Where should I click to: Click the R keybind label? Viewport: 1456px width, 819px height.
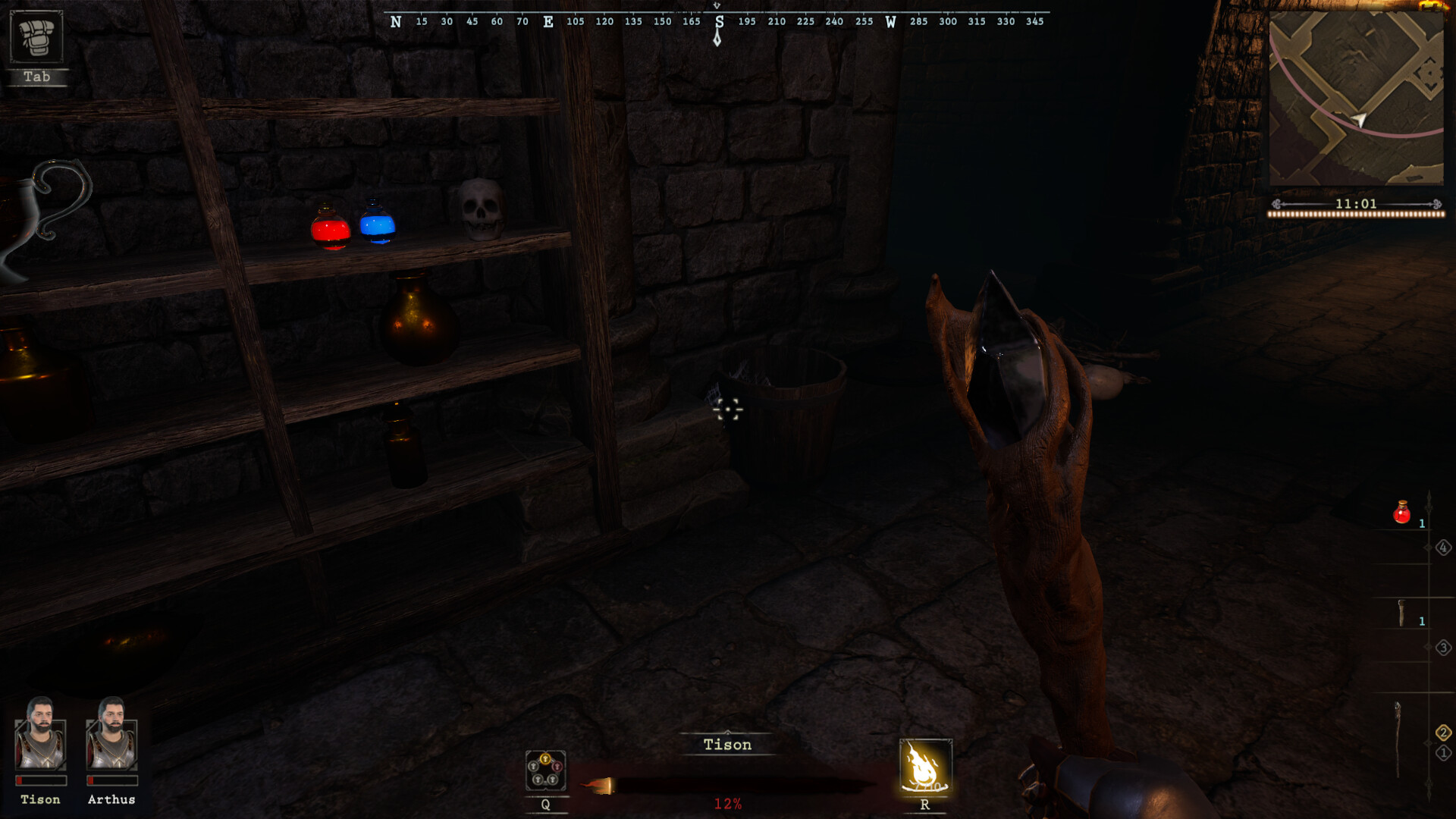[x=924, y=805]
